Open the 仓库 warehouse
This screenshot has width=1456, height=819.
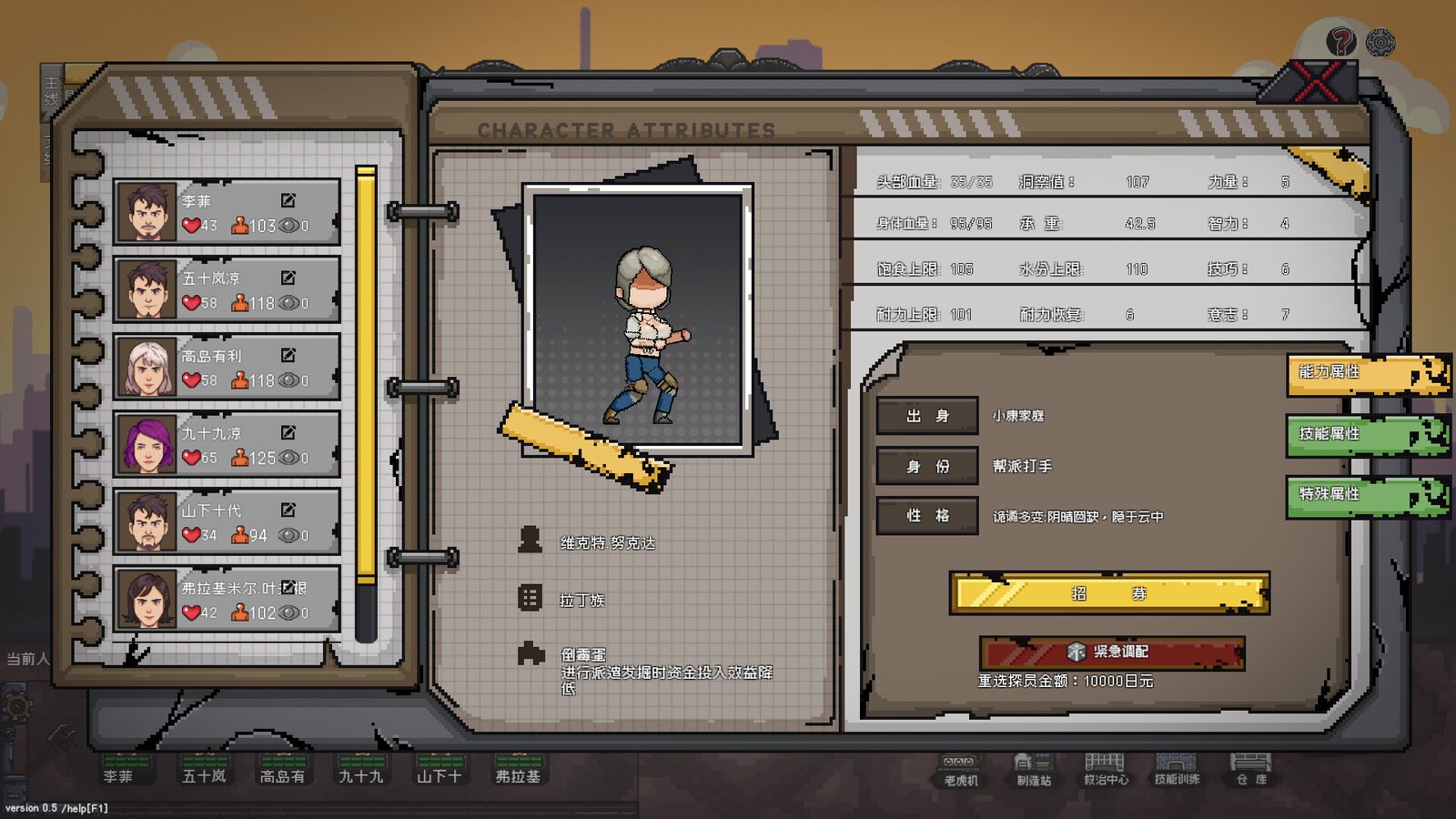(1250, 768)
